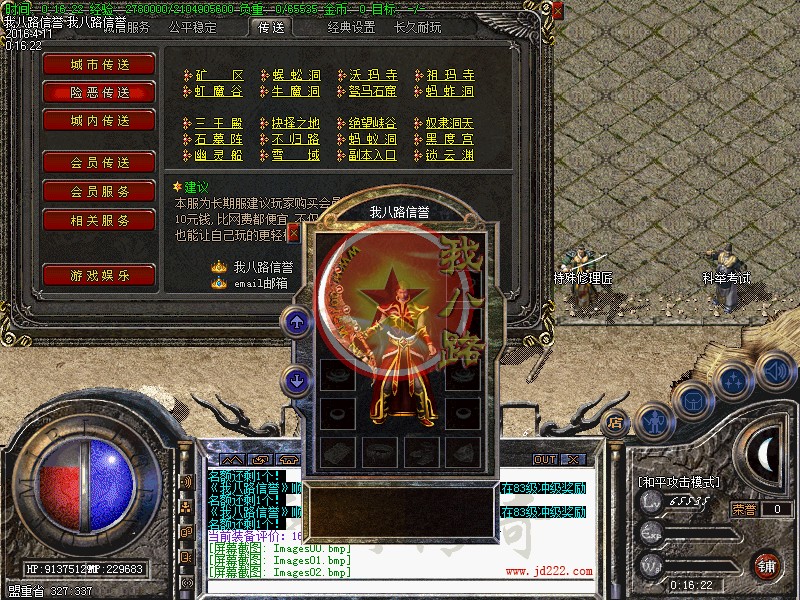Switch to the 传送 tab

coord(271,28)
